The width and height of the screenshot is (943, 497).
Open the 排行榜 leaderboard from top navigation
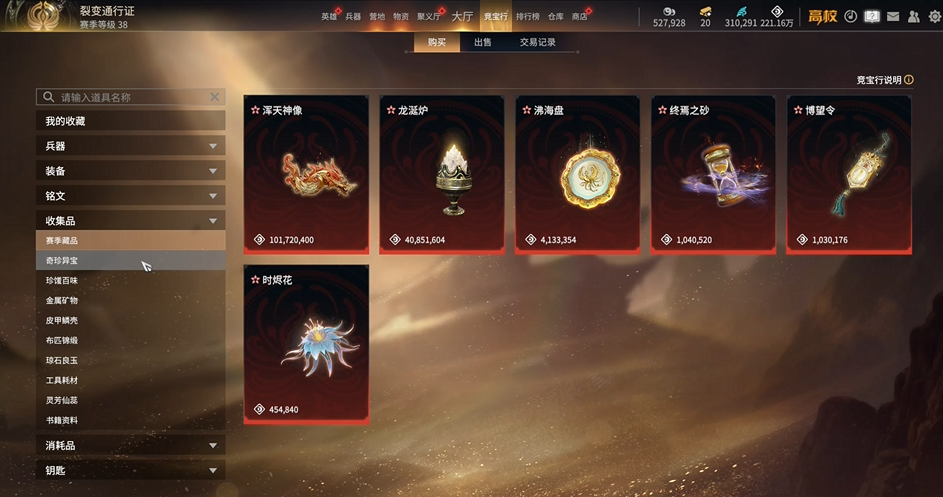tap(527, 17)
